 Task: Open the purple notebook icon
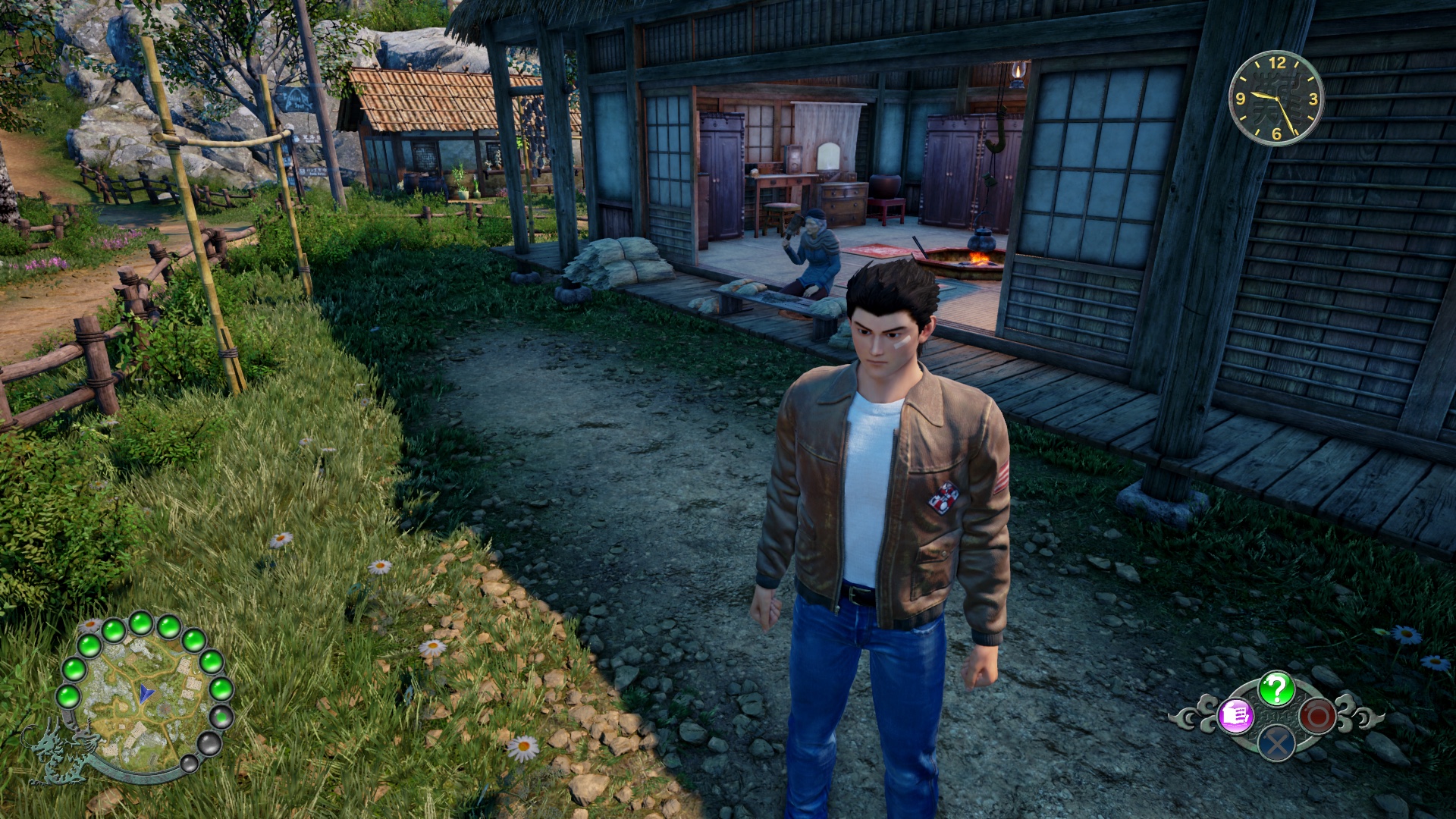pos(1235,715)
